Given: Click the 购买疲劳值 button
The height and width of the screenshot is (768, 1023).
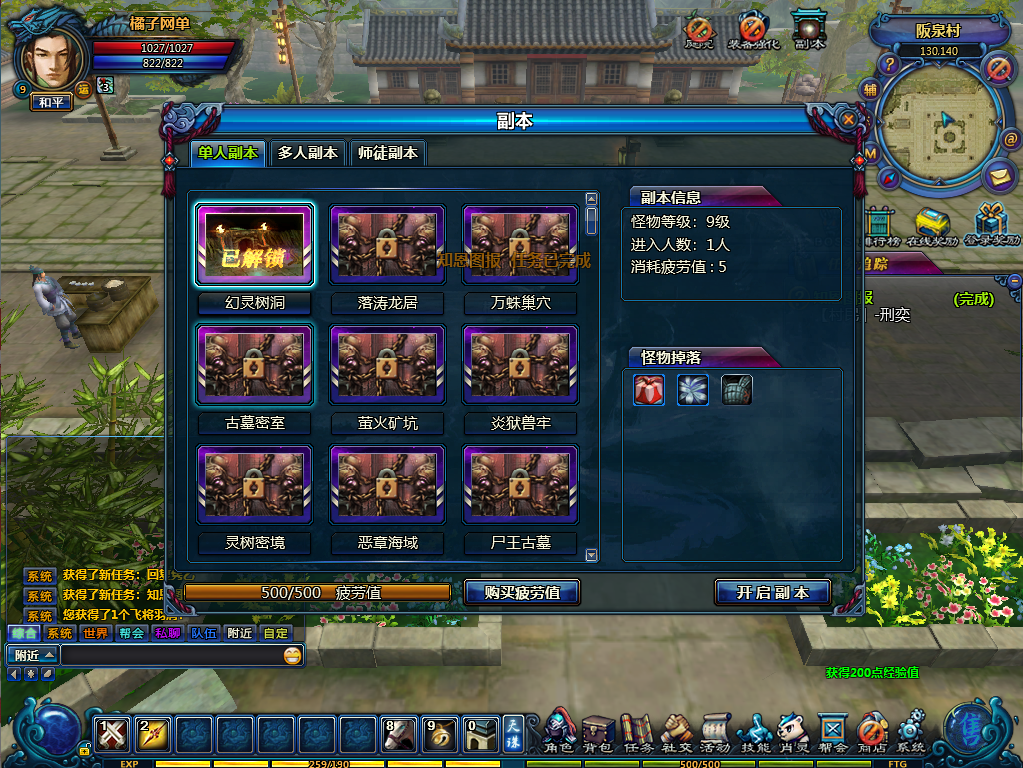Looking at the screenshot, I should tap(522, 592).
